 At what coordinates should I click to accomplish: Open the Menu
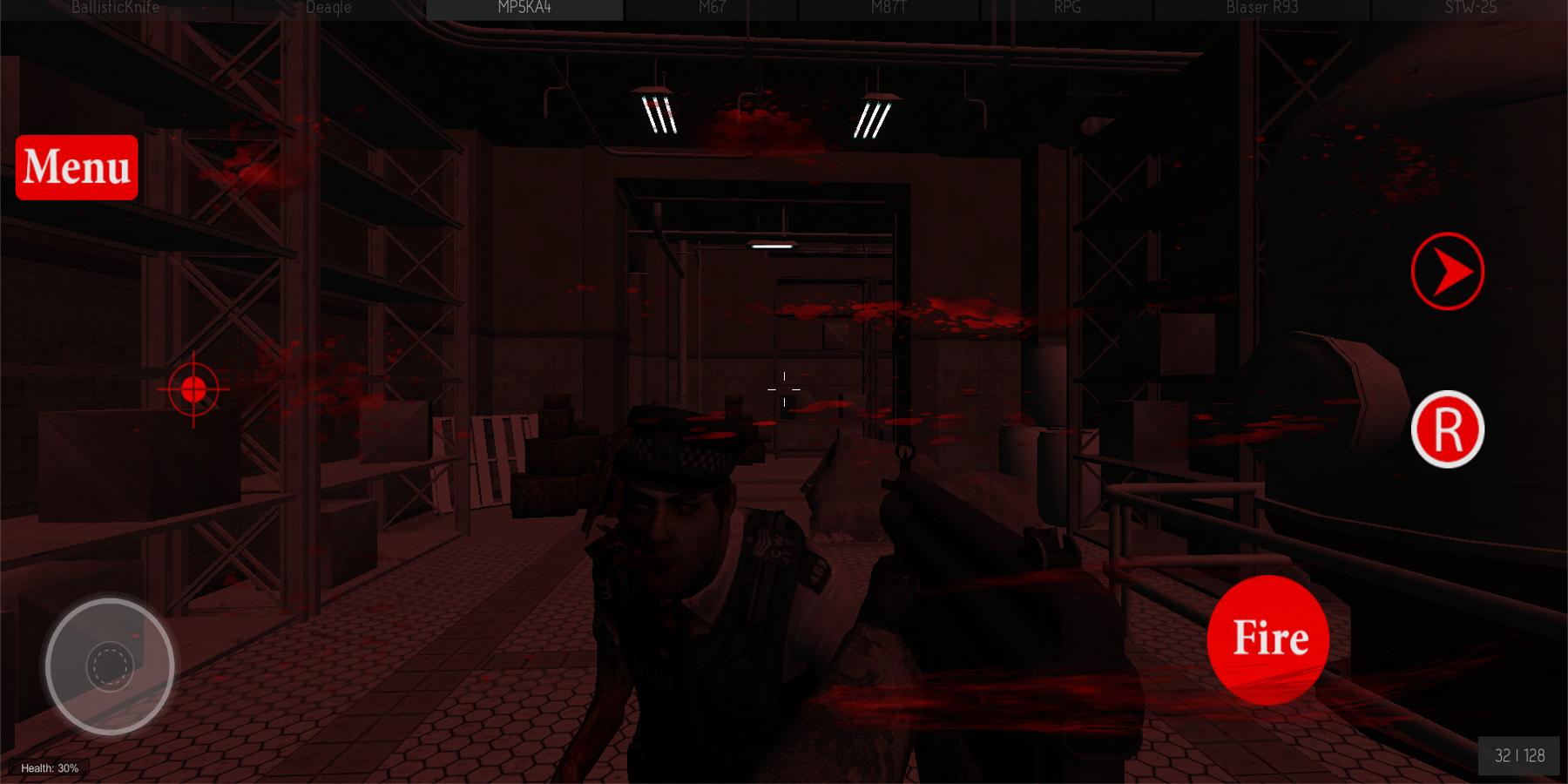pyautogui.click(x=76, y=167)
